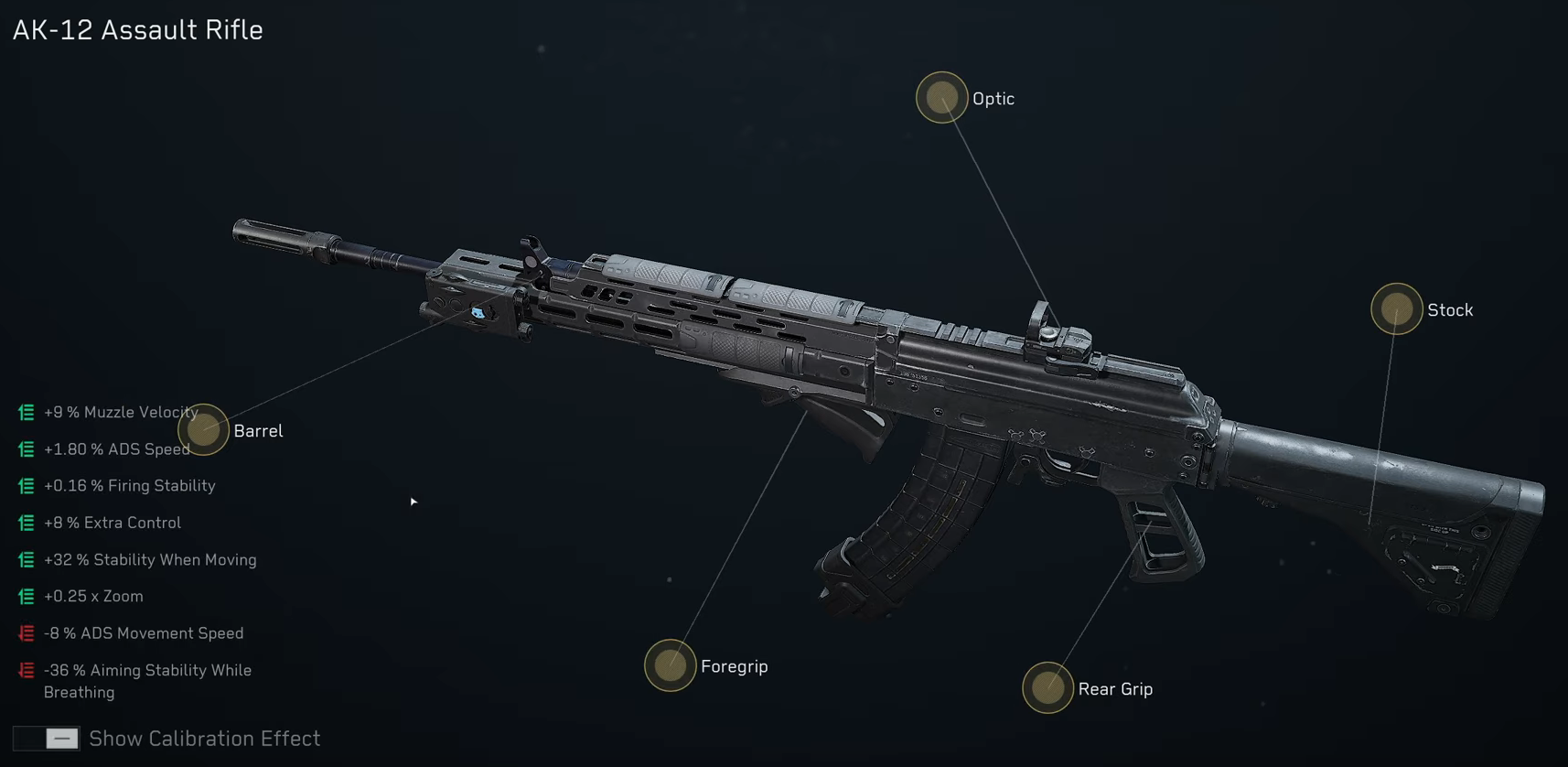Select the Barrel attachment slot
Image resolution: width=1568 pixels, height=767 pixels.
(203, 430)
